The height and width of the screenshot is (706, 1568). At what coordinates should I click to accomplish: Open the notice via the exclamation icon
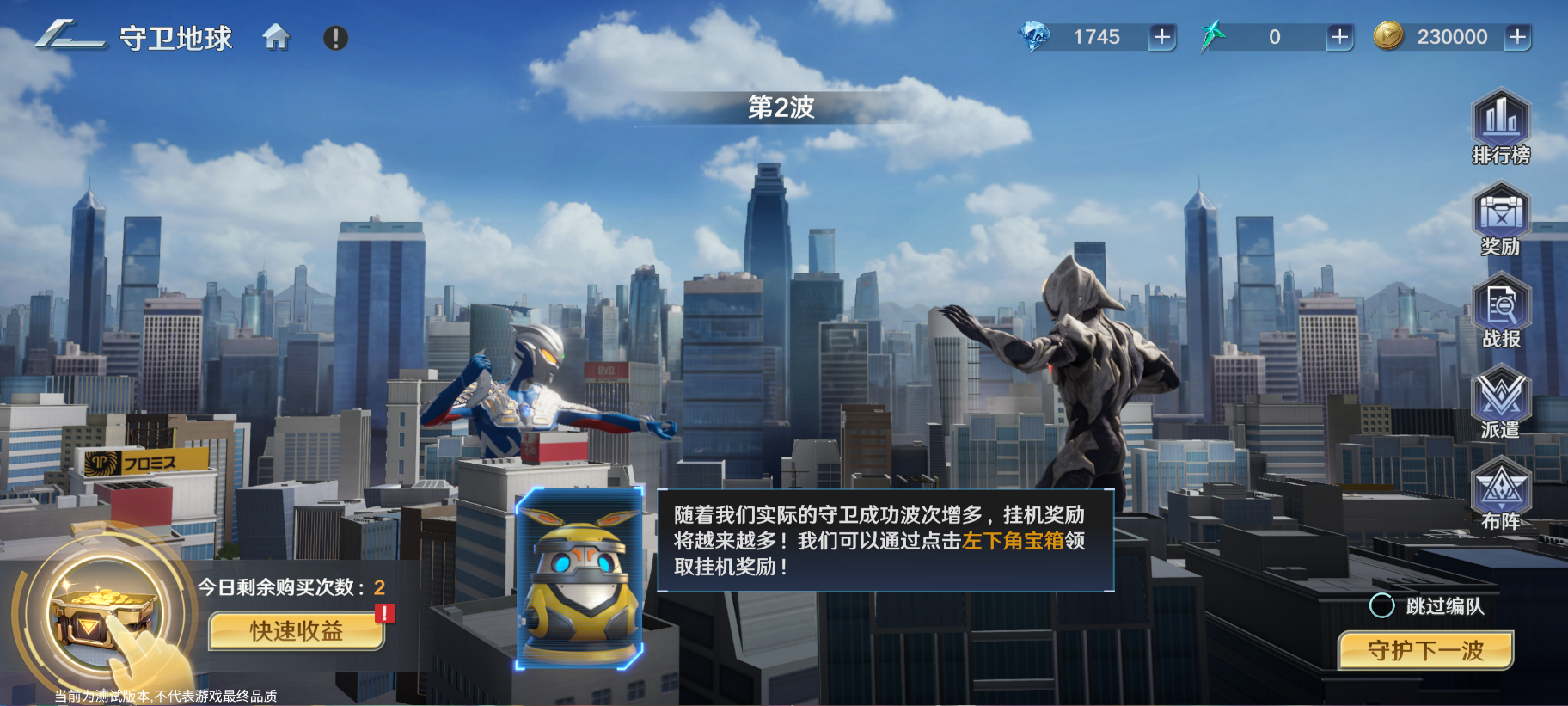point(335,36)
